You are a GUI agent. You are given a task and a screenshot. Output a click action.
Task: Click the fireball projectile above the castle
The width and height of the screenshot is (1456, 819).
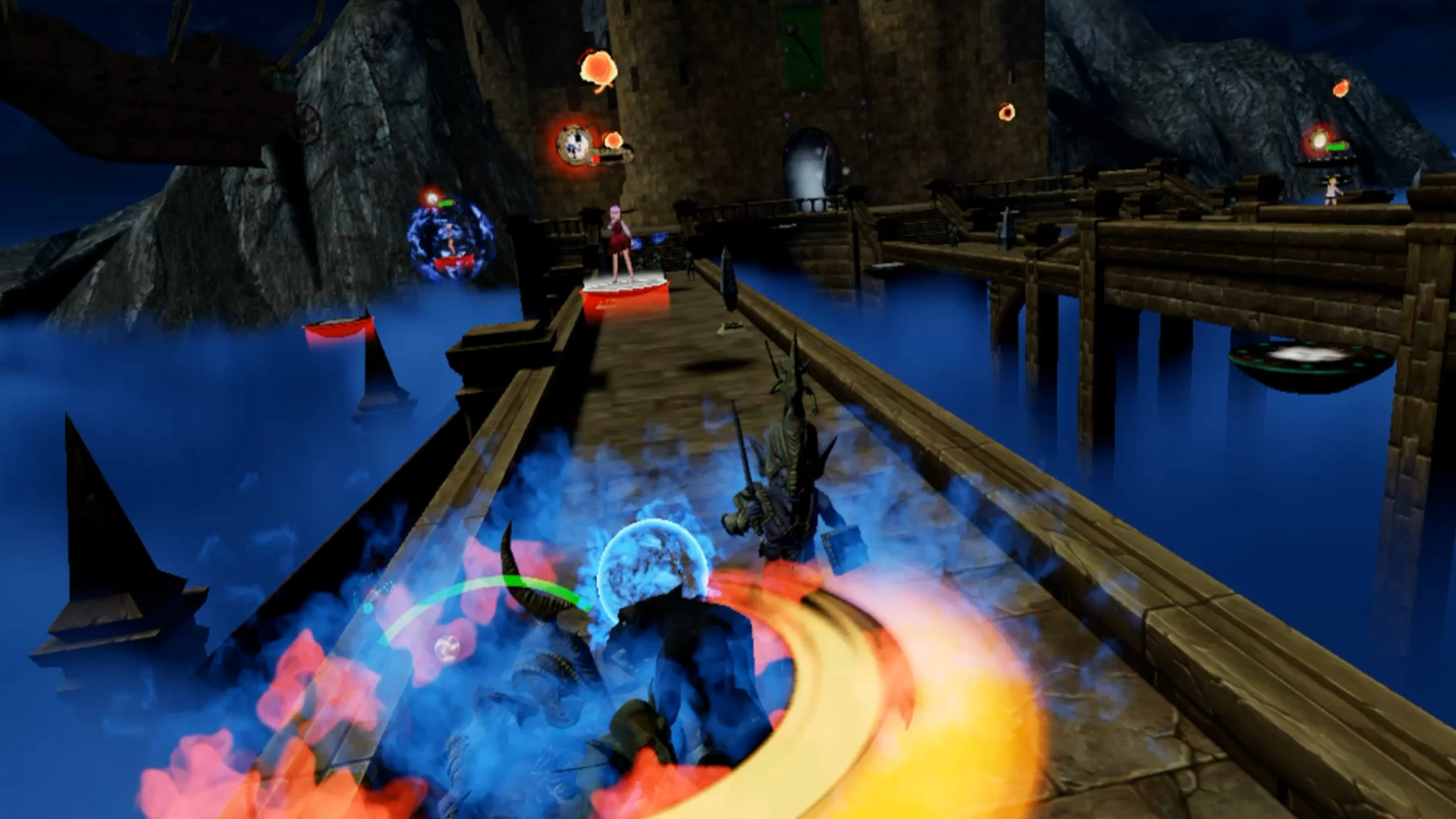pos(598,68)
